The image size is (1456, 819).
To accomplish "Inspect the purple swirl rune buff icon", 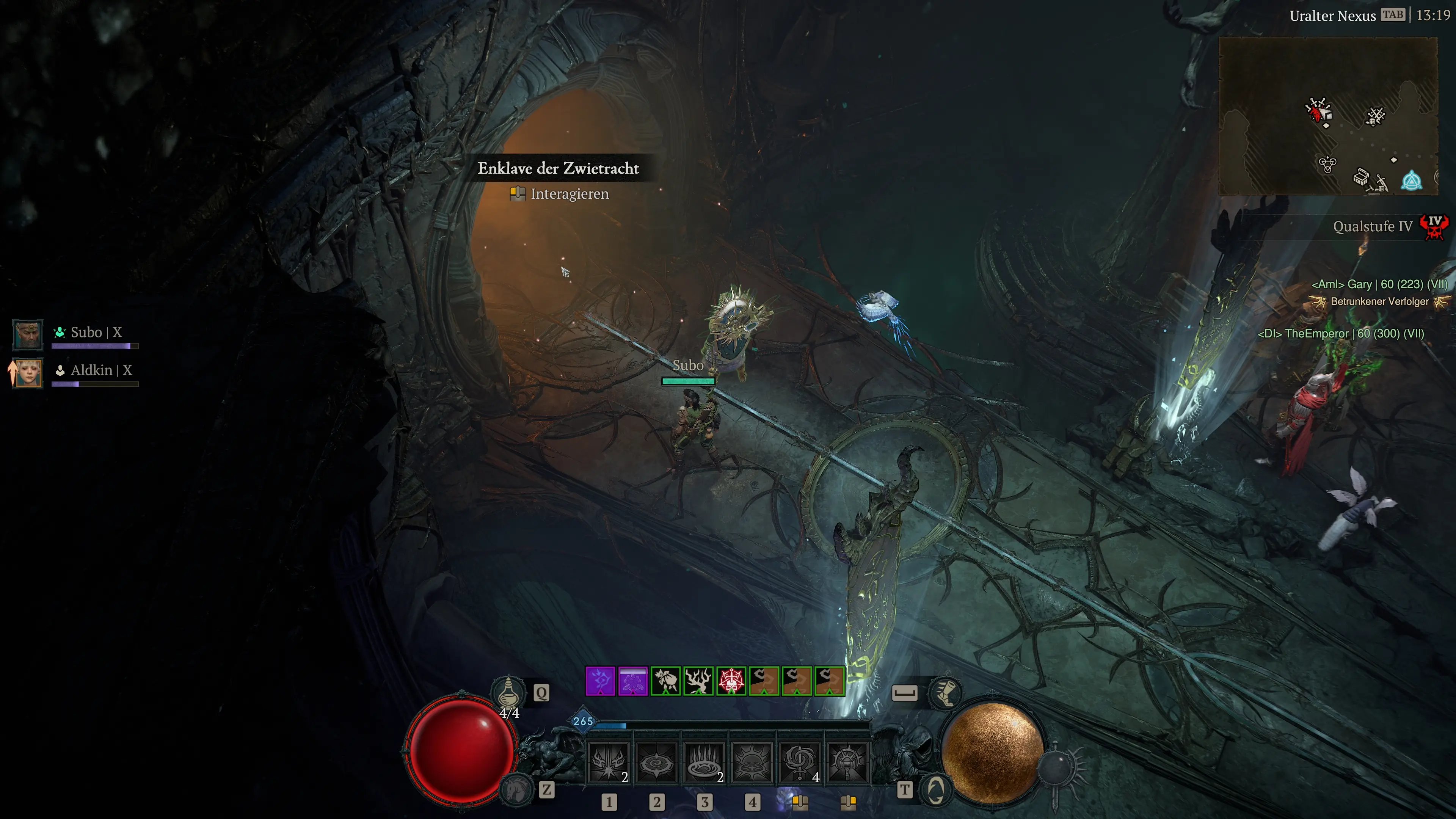I will (x=600, y=681).
